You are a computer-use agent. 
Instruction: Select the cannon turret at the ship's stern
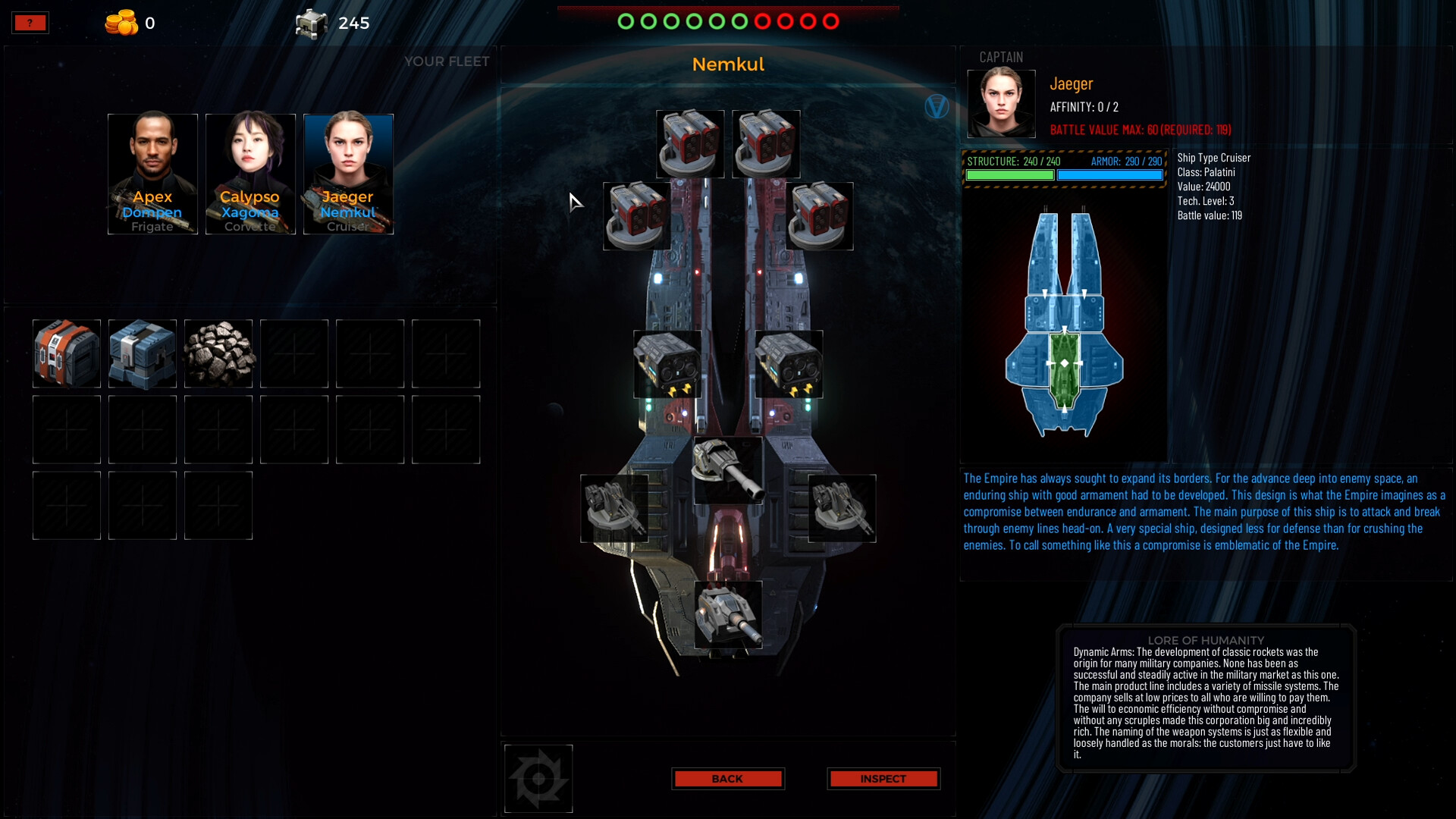point(728,615)
